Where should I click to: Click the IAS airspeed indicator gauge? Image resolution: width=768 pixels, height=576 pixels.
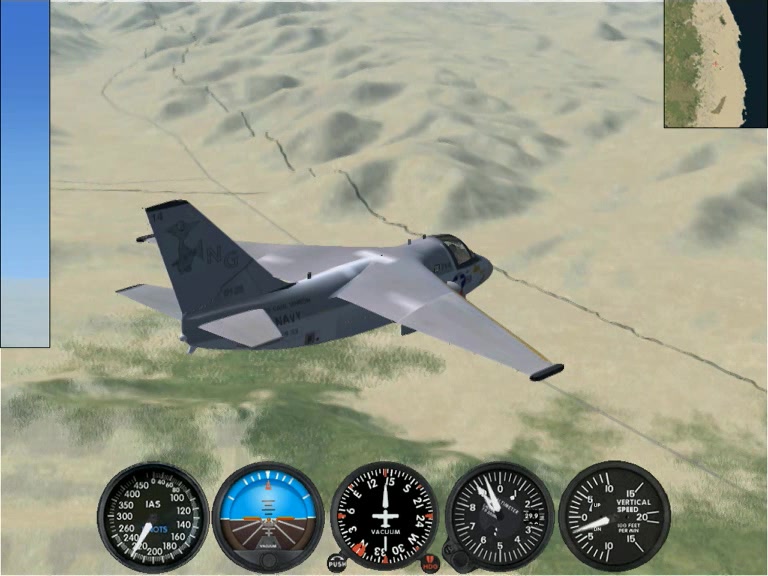point(152,516)
